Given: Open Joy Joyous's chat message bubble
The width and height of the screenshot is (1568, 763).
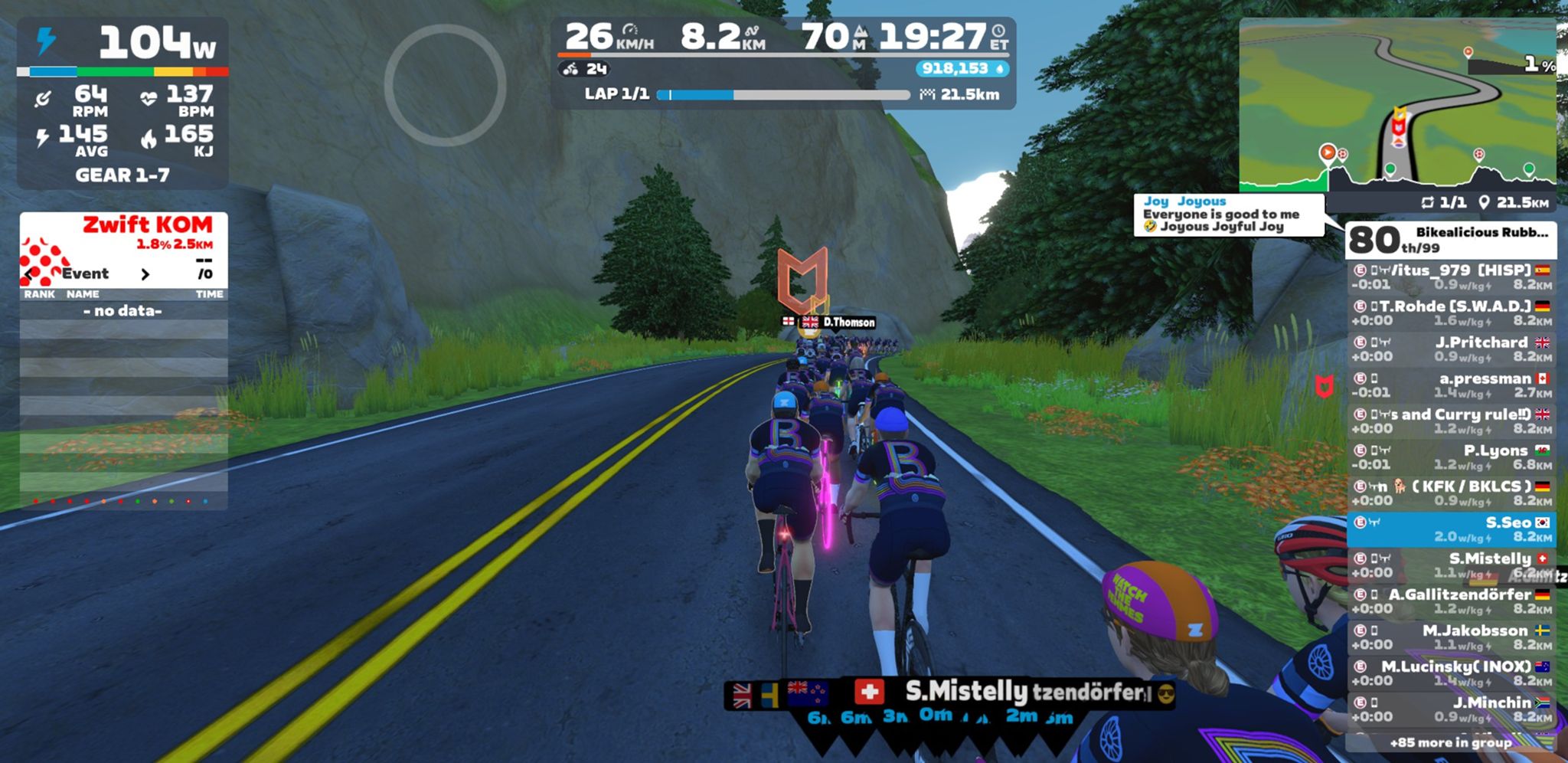Looking at the screenshot, I should 1228,214.
